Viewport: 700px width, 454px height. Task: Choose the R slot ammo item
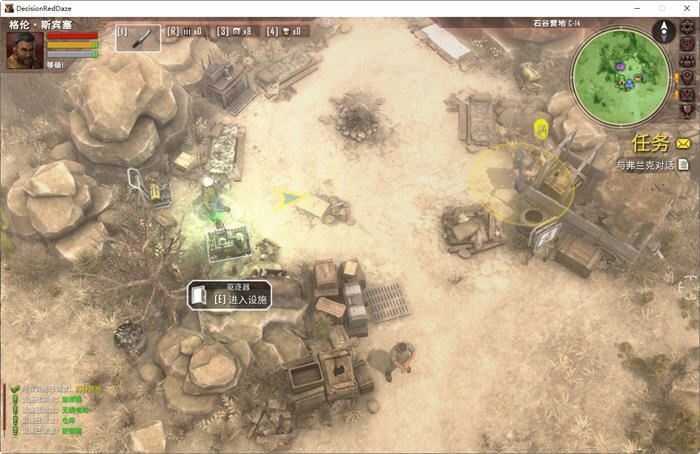[x=186, y=31]
